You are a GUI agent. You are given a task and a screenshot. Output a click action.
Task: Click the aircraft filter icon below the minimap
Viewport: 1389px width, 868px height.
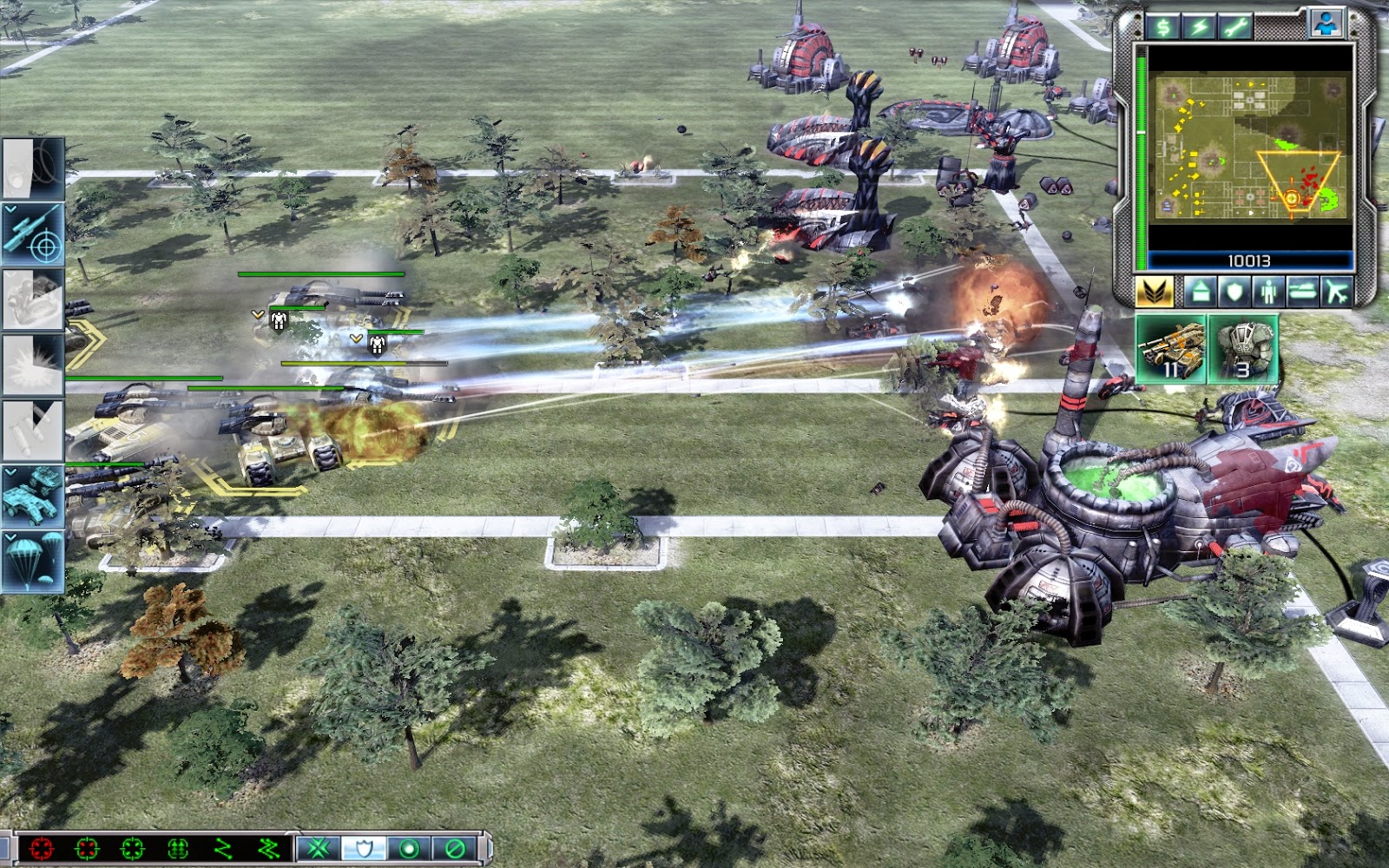tap(1334, 291)
